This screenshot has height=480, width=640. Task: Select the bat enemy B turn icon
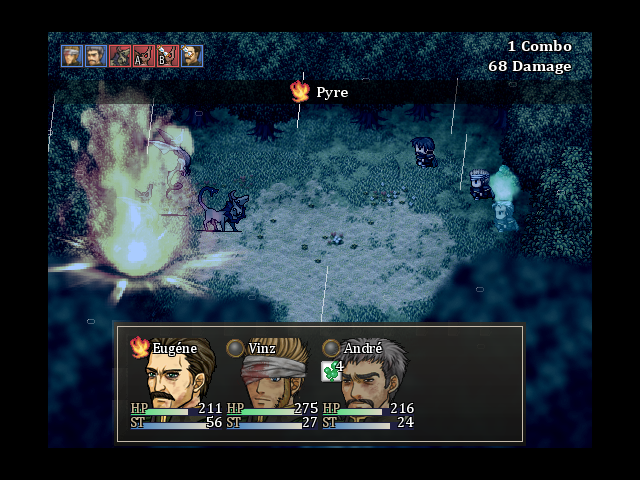pyautogui.click(x=167, y=56)
